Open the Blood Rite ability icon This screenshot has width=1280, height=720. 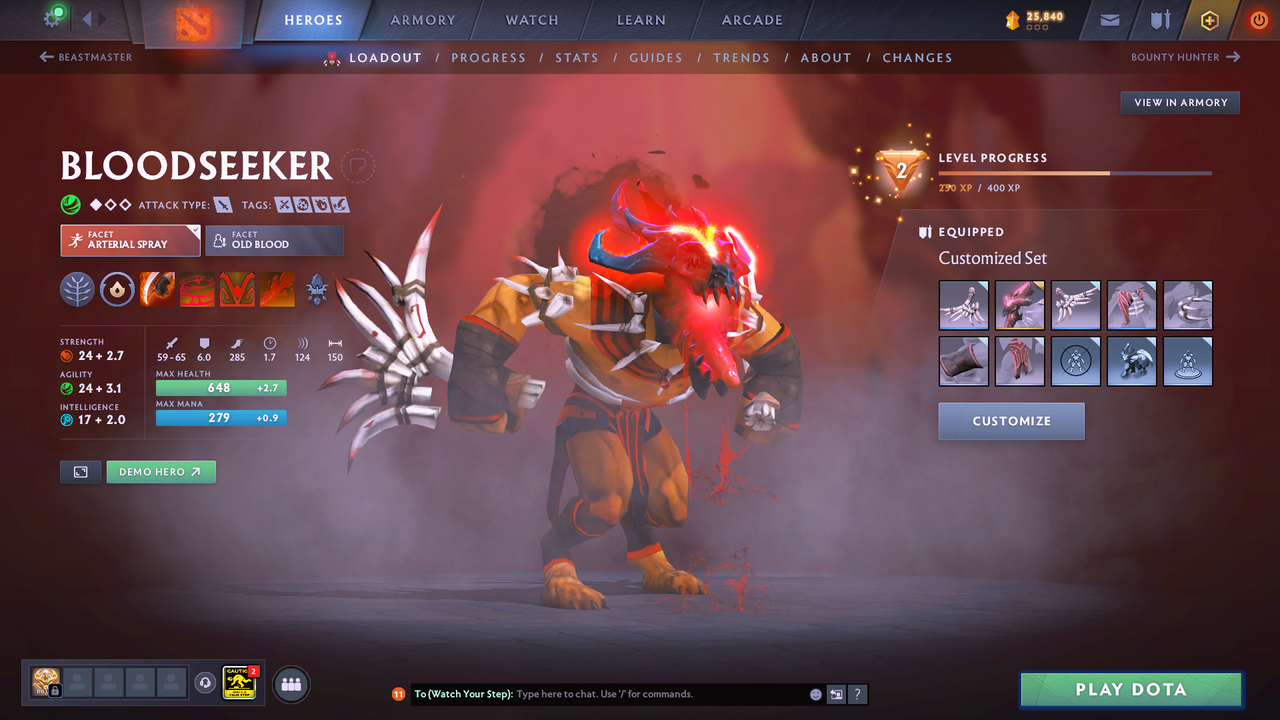(x=196, y=289)
